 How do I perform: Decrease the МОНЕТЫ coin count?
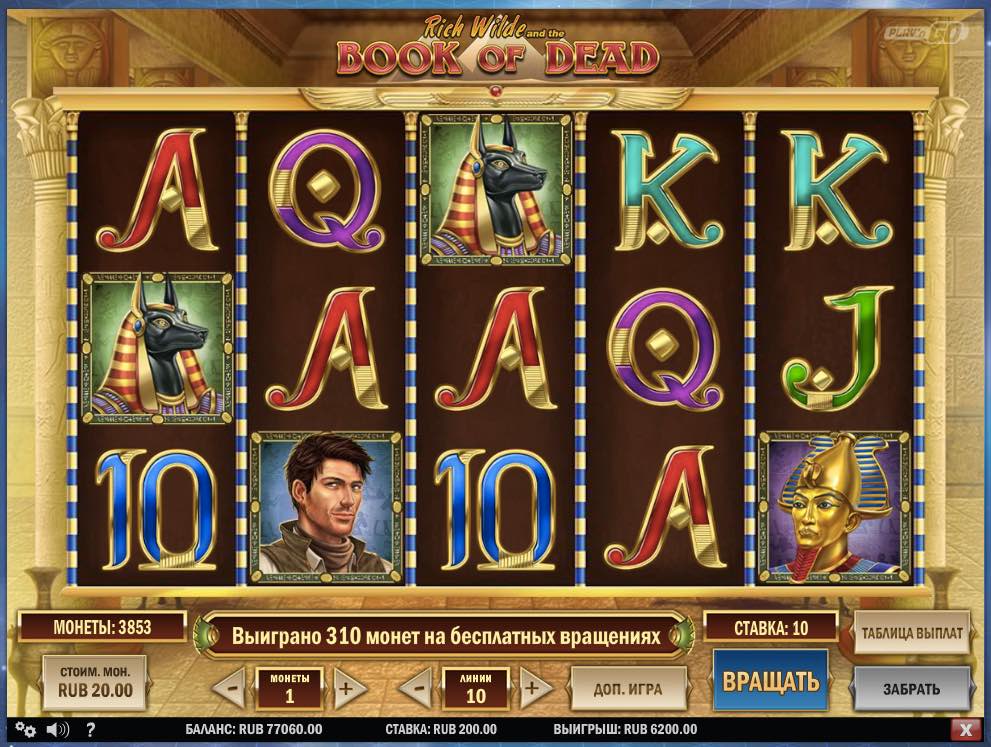[x=230, y=688]
